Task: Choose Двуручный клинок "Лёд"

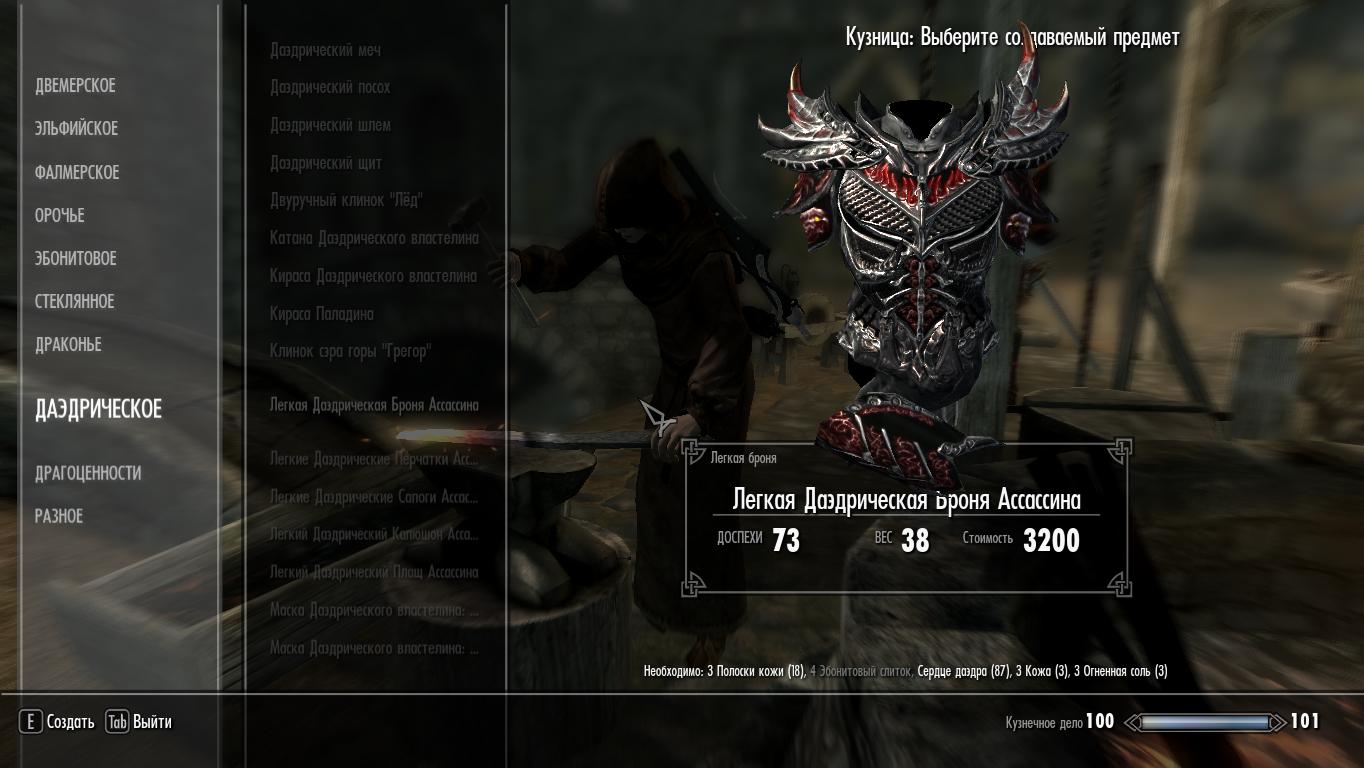Action: (346, 201)
